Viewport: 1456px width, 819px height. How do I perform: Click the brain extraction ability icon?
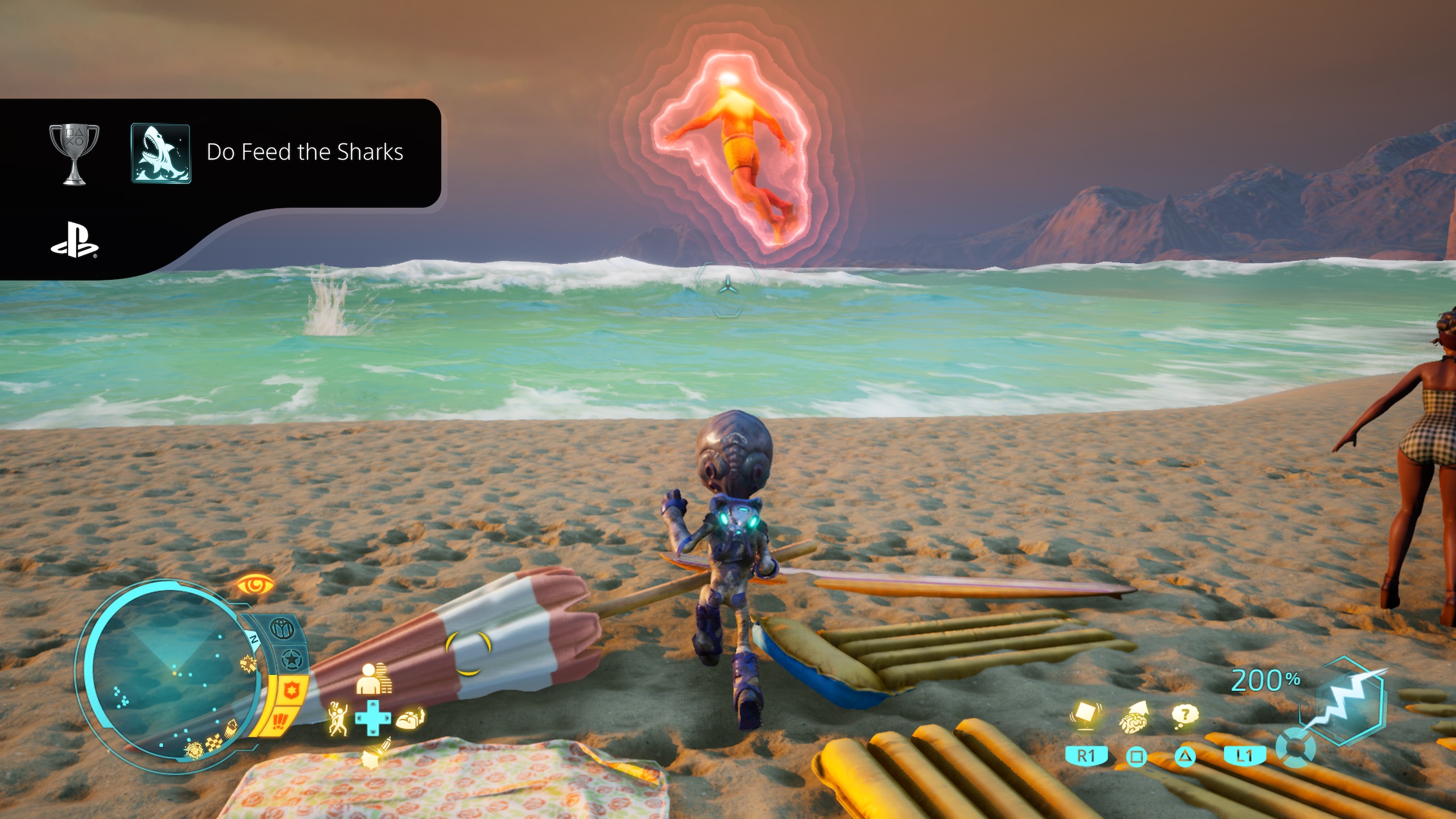(1134, 720)
